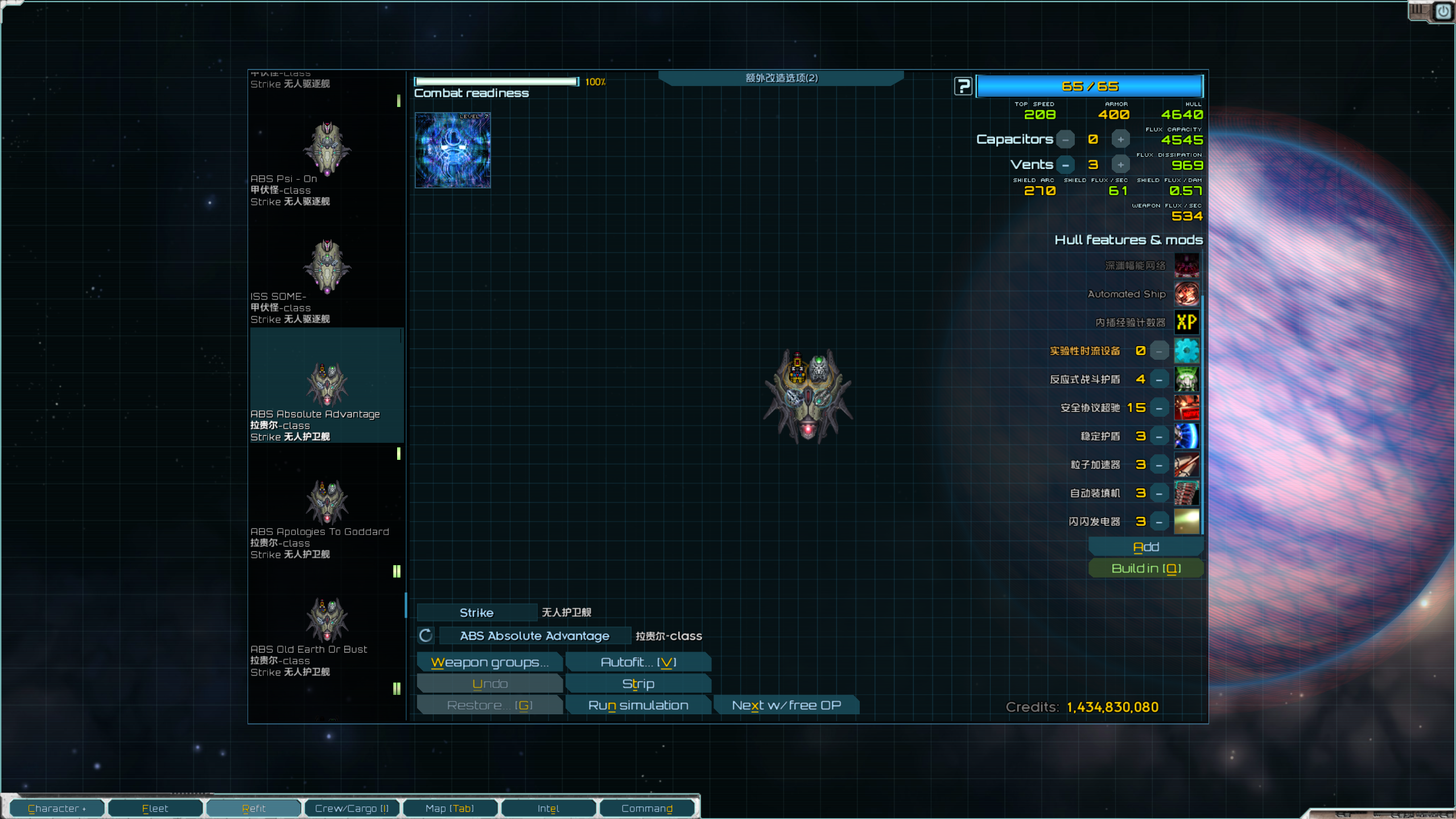Open the Autofit options

tap(638, 662)
